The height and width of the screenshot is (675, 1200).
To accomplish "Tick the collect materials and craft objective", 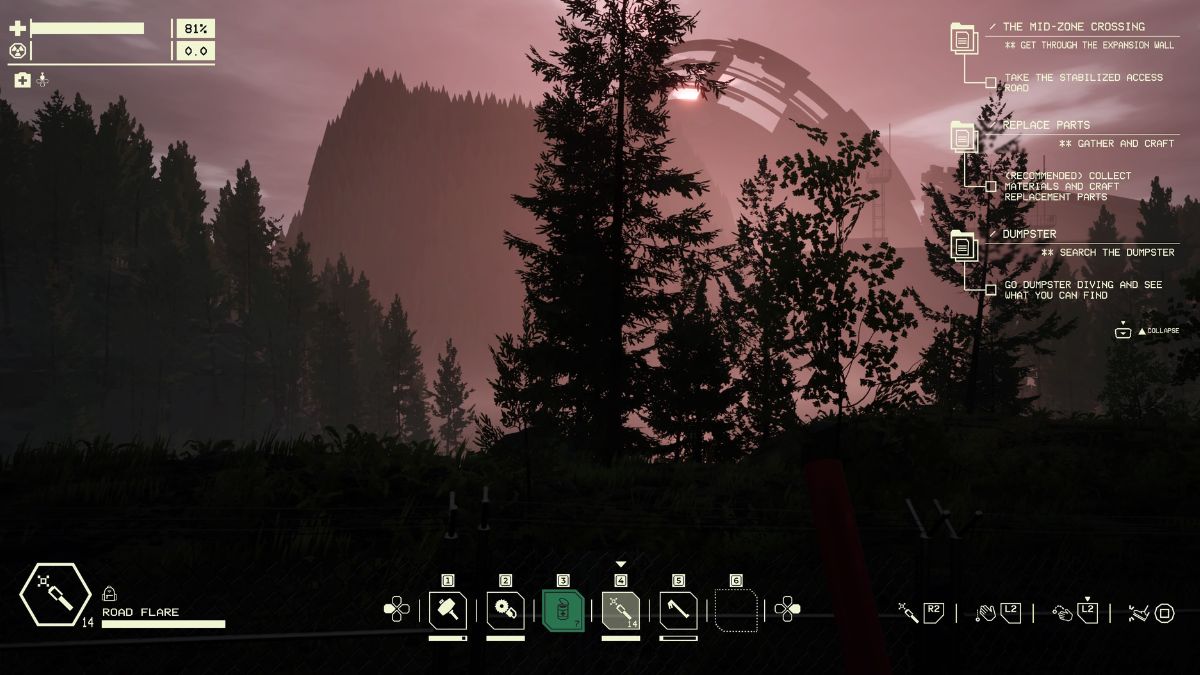I will (990, 186).
